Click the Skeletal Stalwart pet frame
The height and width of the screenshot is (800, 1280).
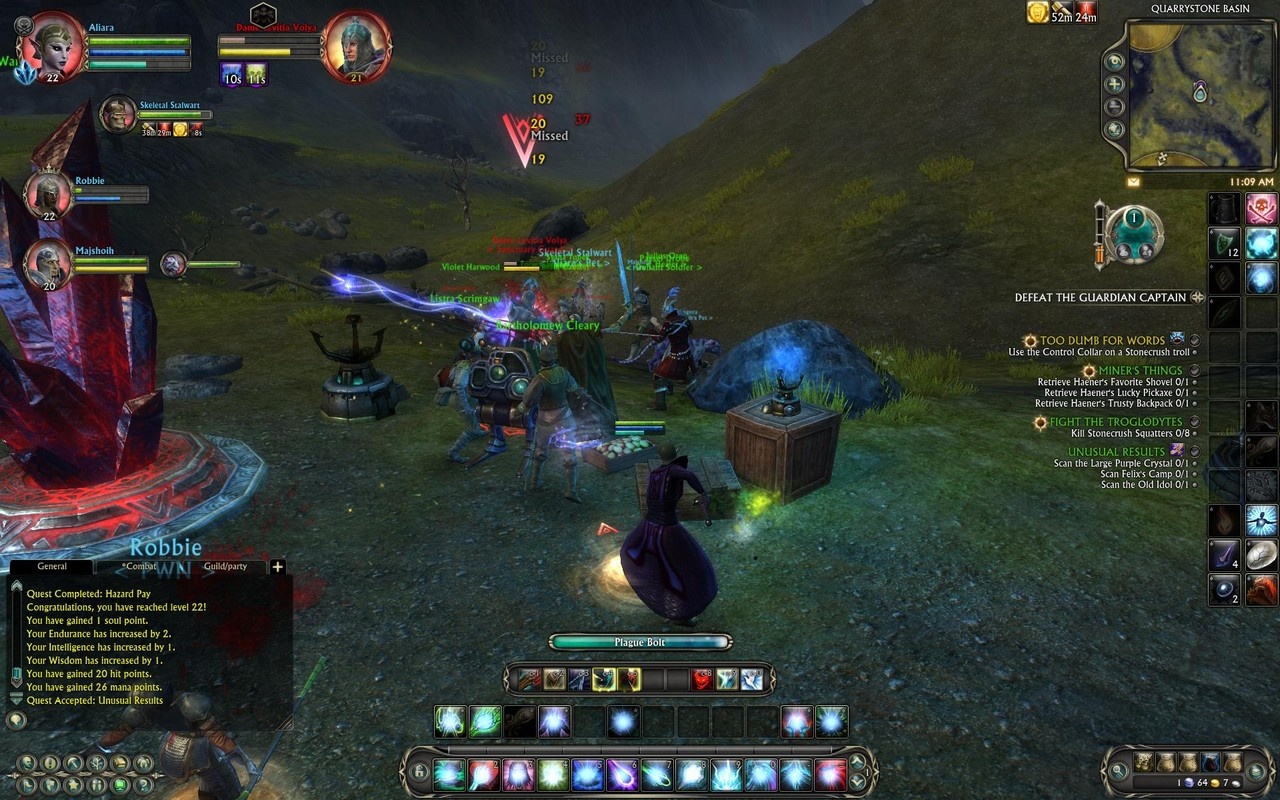[x=118, y=114]
